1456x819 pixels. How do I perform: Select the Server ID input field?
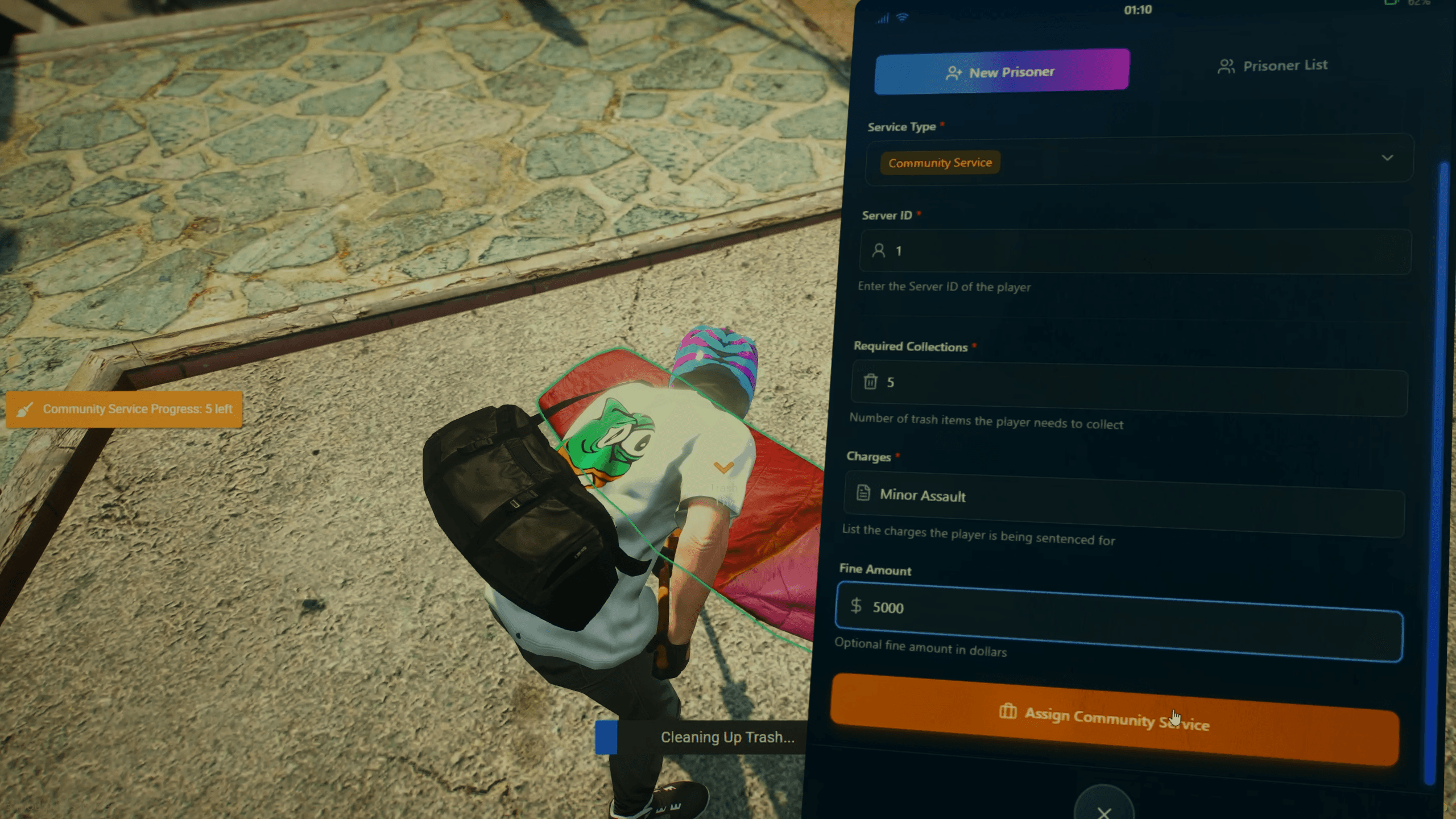click(x=1135, y=251)
